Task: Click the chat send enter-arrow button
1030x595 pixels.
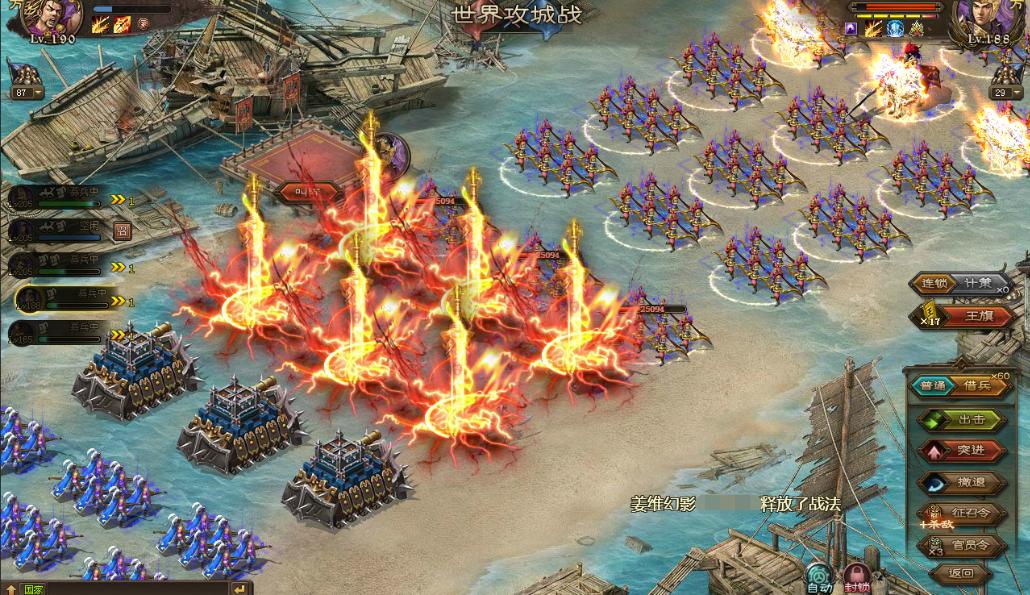Action: pyautogui.click(x=240, y=589)
